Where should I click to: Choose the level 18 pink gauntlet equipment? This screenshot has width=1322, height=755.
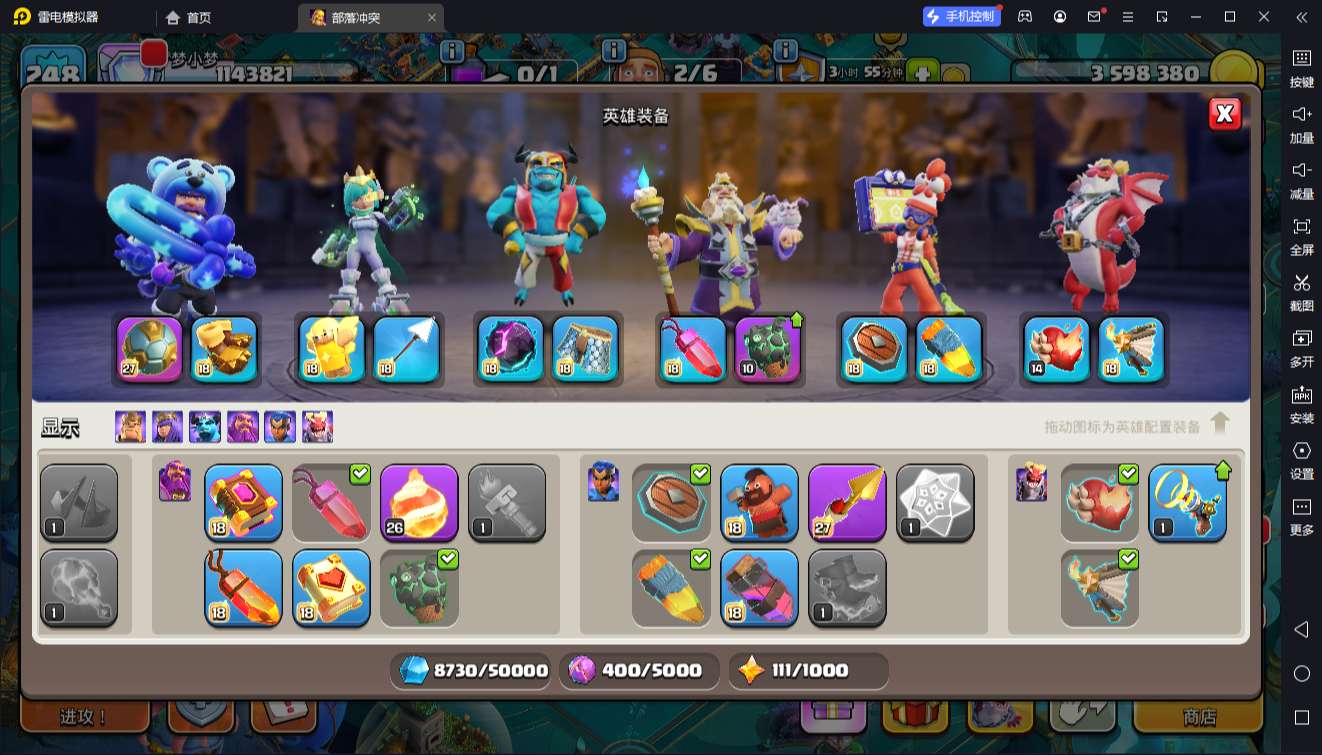coord(759,588)
